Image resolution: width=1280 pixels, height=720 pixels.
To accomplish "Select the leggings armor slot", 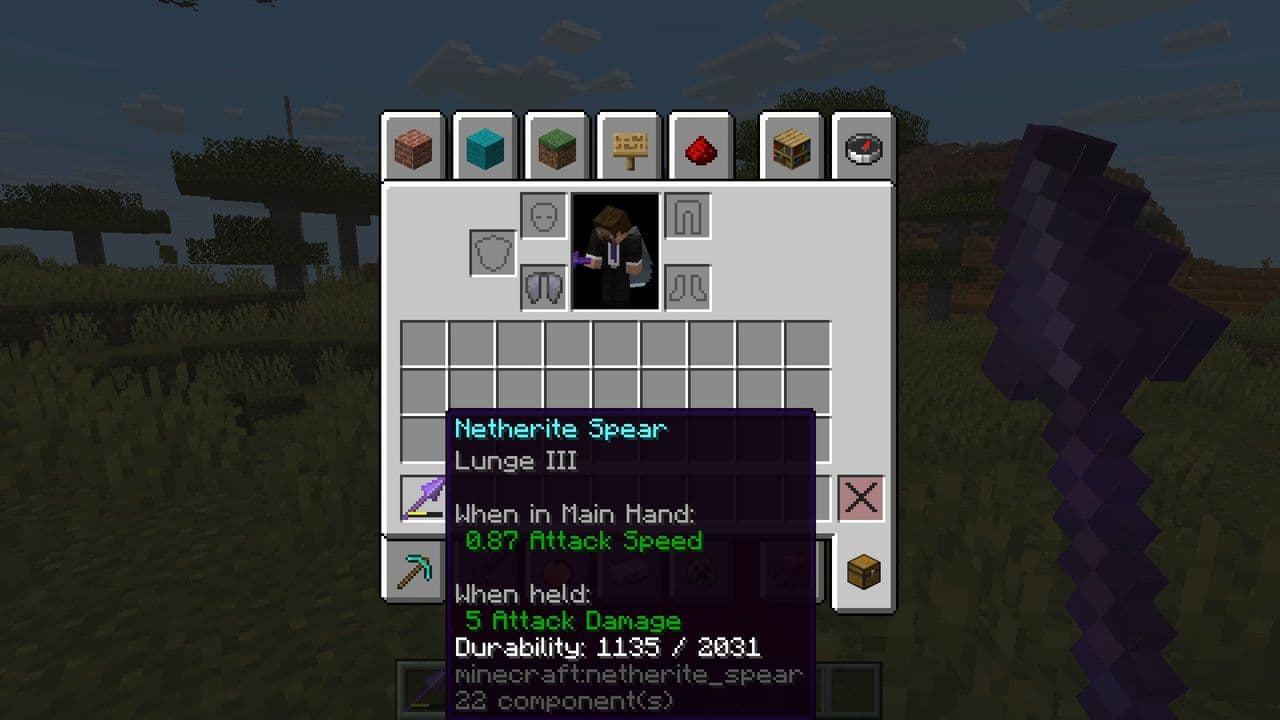I will tap(686, 215).
